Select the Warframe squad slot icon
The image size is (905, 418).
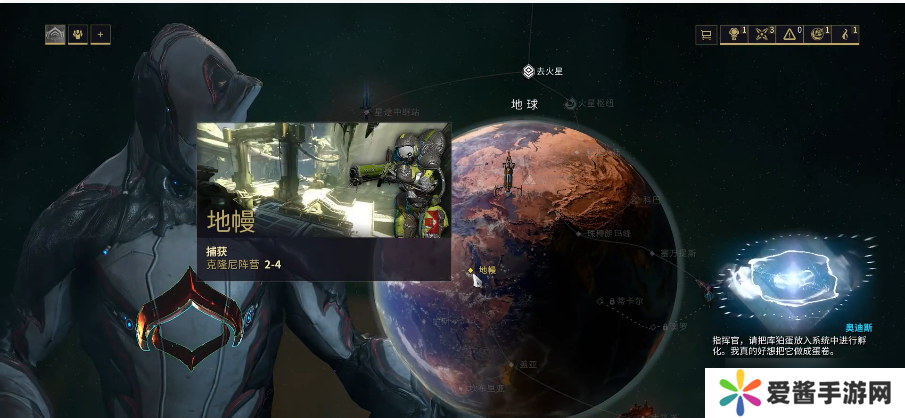[x=54, y=35]
